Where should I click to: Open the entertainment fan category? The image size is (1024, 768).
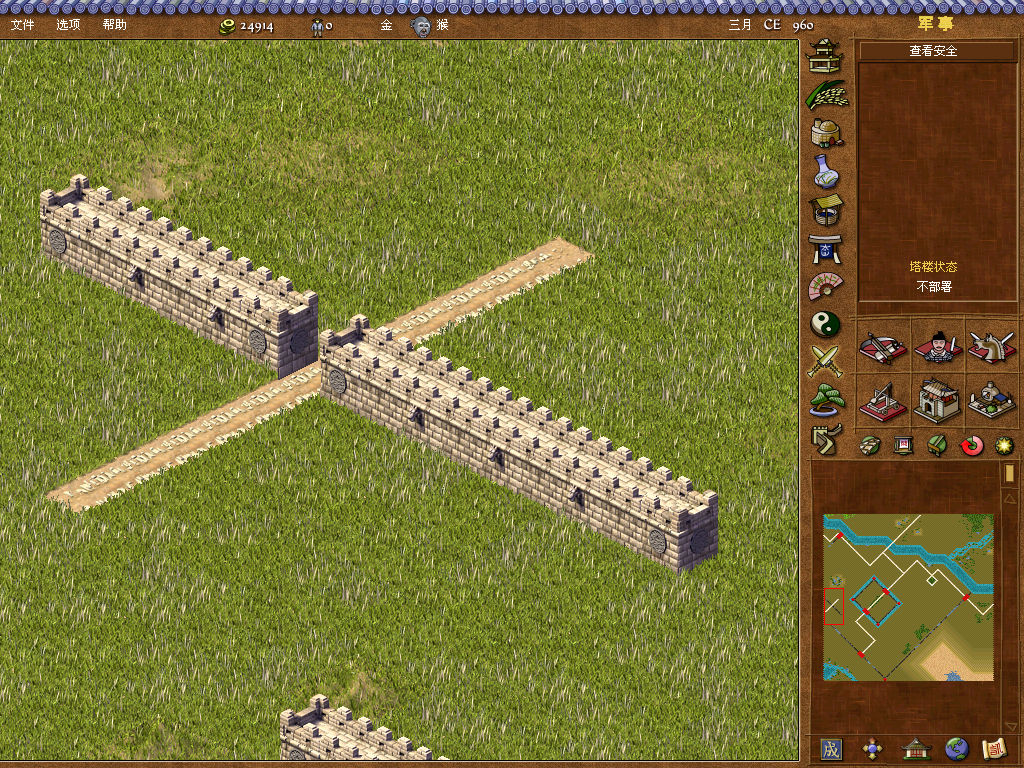tap(826, 286)
